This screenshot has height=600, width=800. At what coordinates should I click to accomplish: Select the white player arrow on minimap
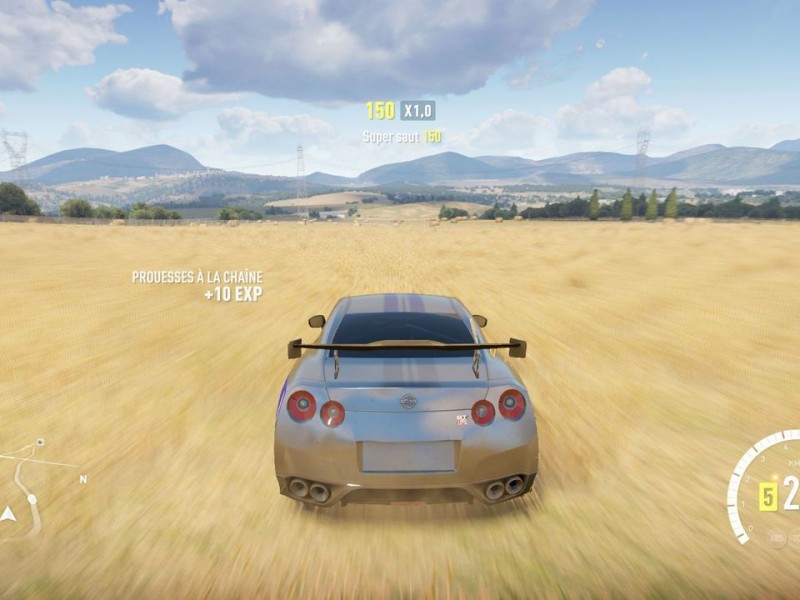(x=9, y=514)
